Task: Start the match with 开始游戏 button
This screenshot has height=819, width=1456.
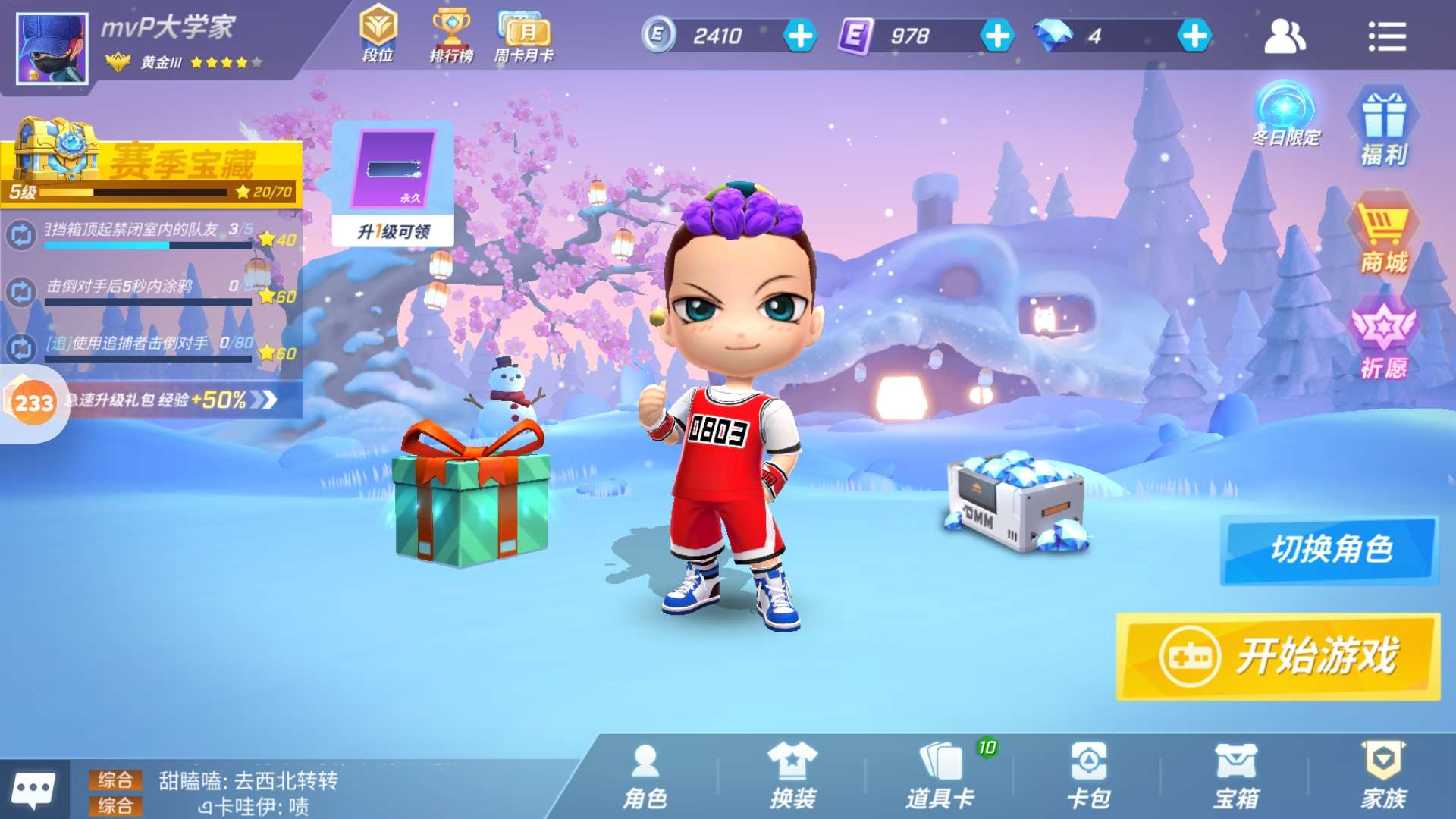Action: click(1278, 656)
